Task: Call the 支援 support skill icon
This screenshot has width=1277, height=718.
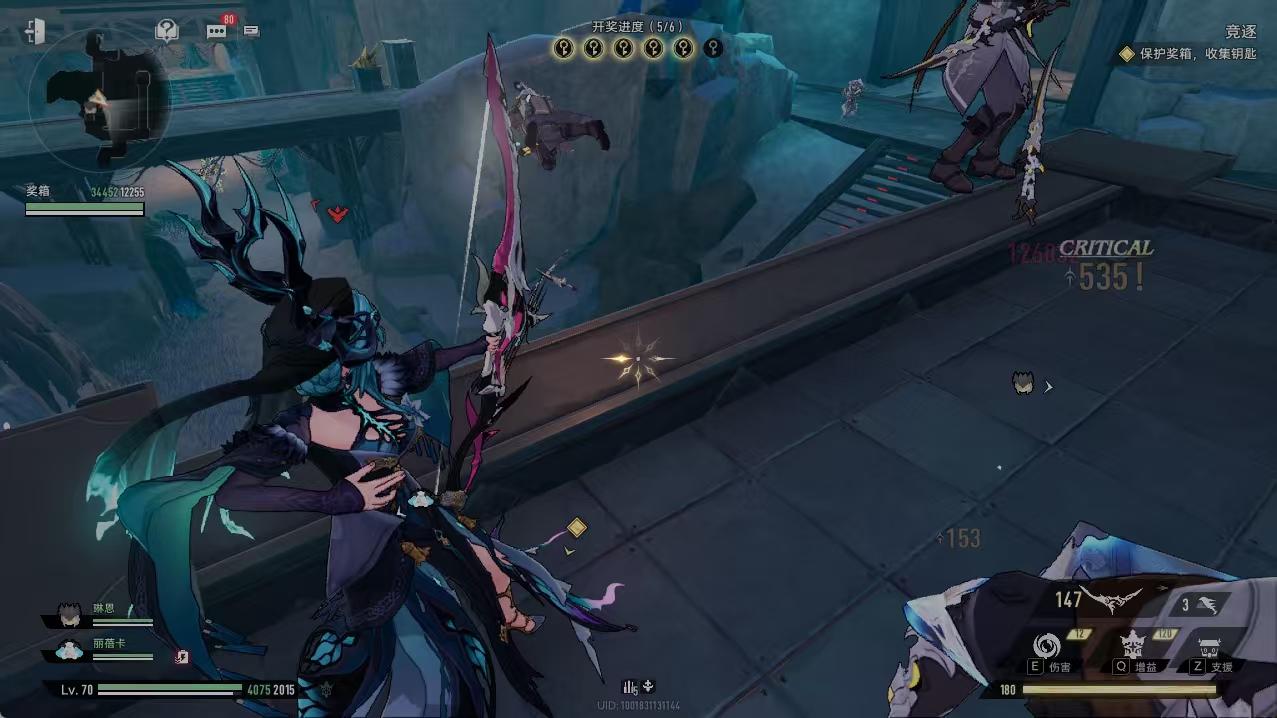Action: 1210,645
